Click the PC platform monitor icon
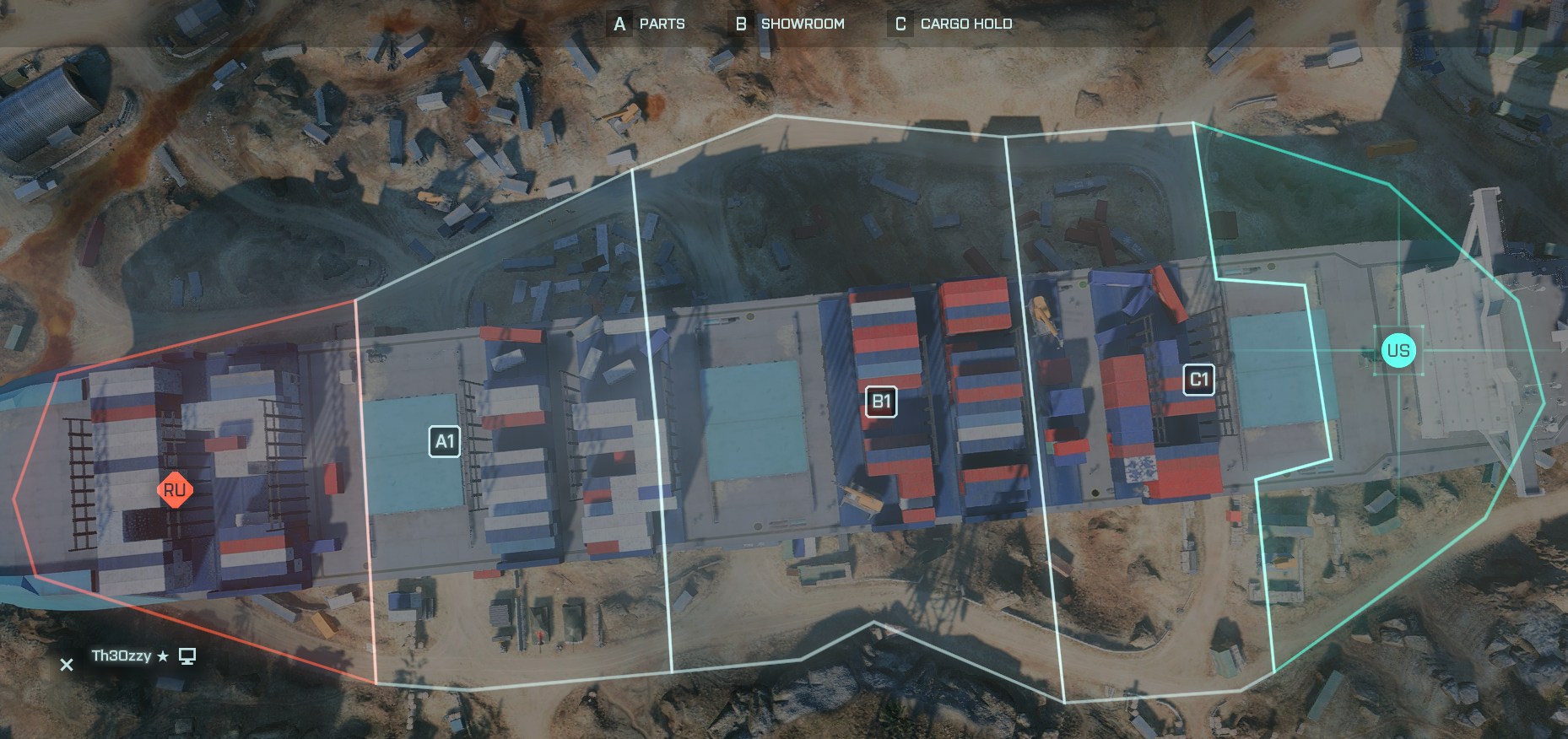This screenshot has height=739, width=1568. 187,655
